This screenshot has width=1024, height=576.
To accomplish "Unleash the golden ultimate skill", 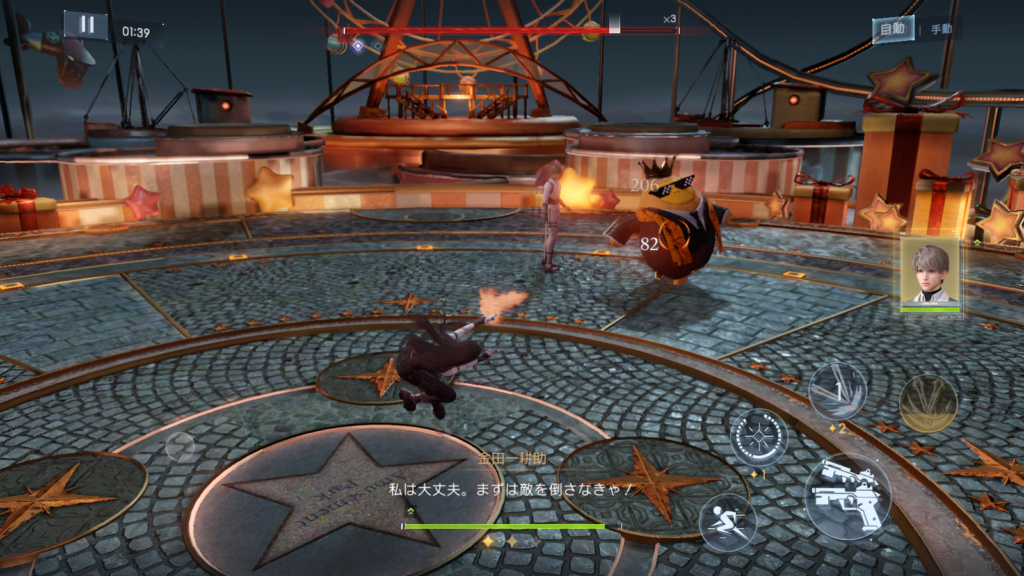I will point(928,403).
